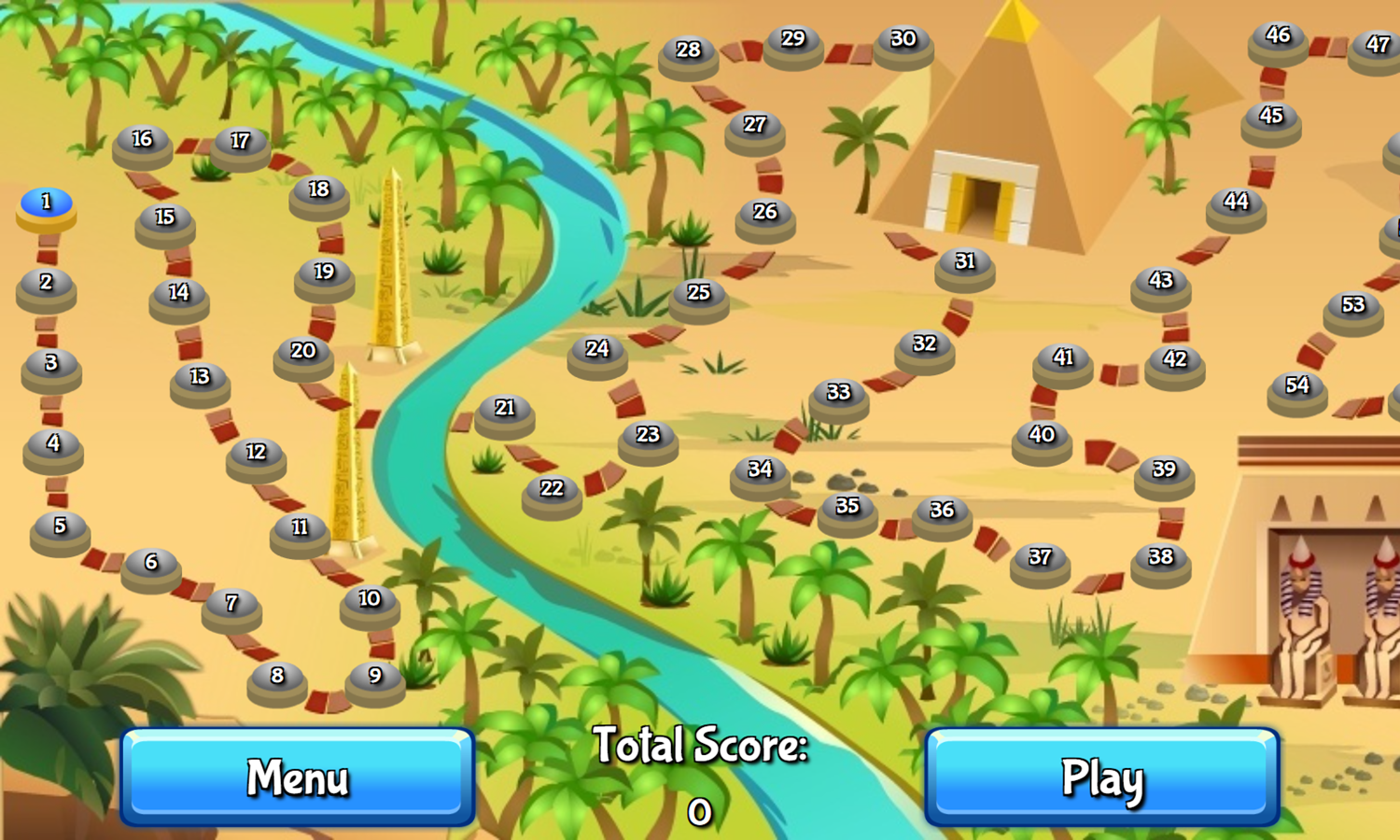Select level 9 near the bottom path
1400x840 pixels.
374,673
